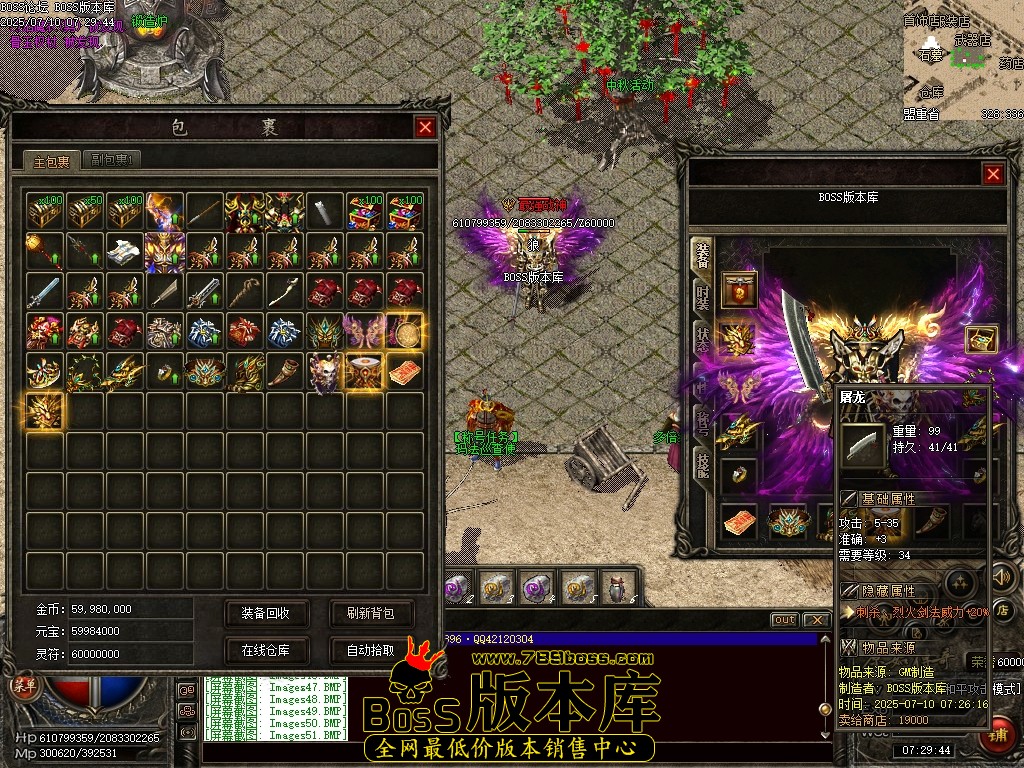
Task: Open the minimap in the corner
Action: (962, 62)
